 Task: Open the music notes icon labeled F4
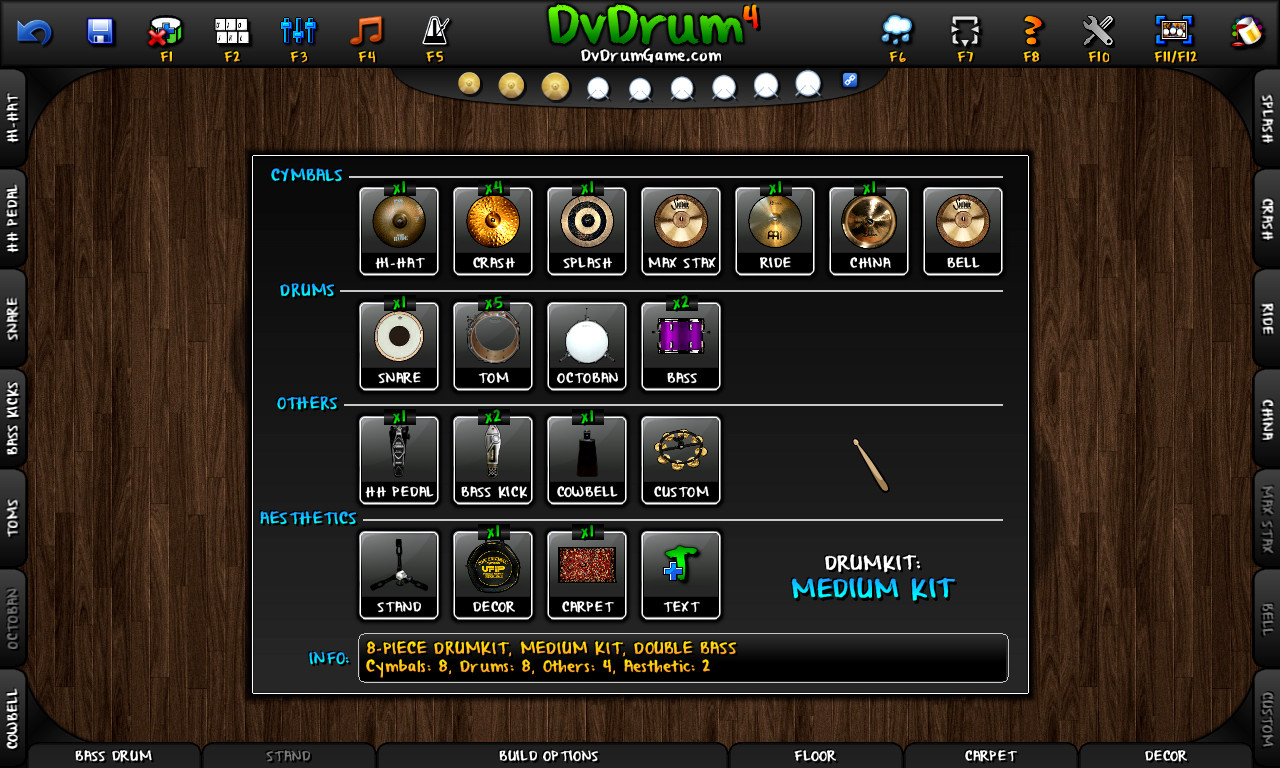pos(365,28)
